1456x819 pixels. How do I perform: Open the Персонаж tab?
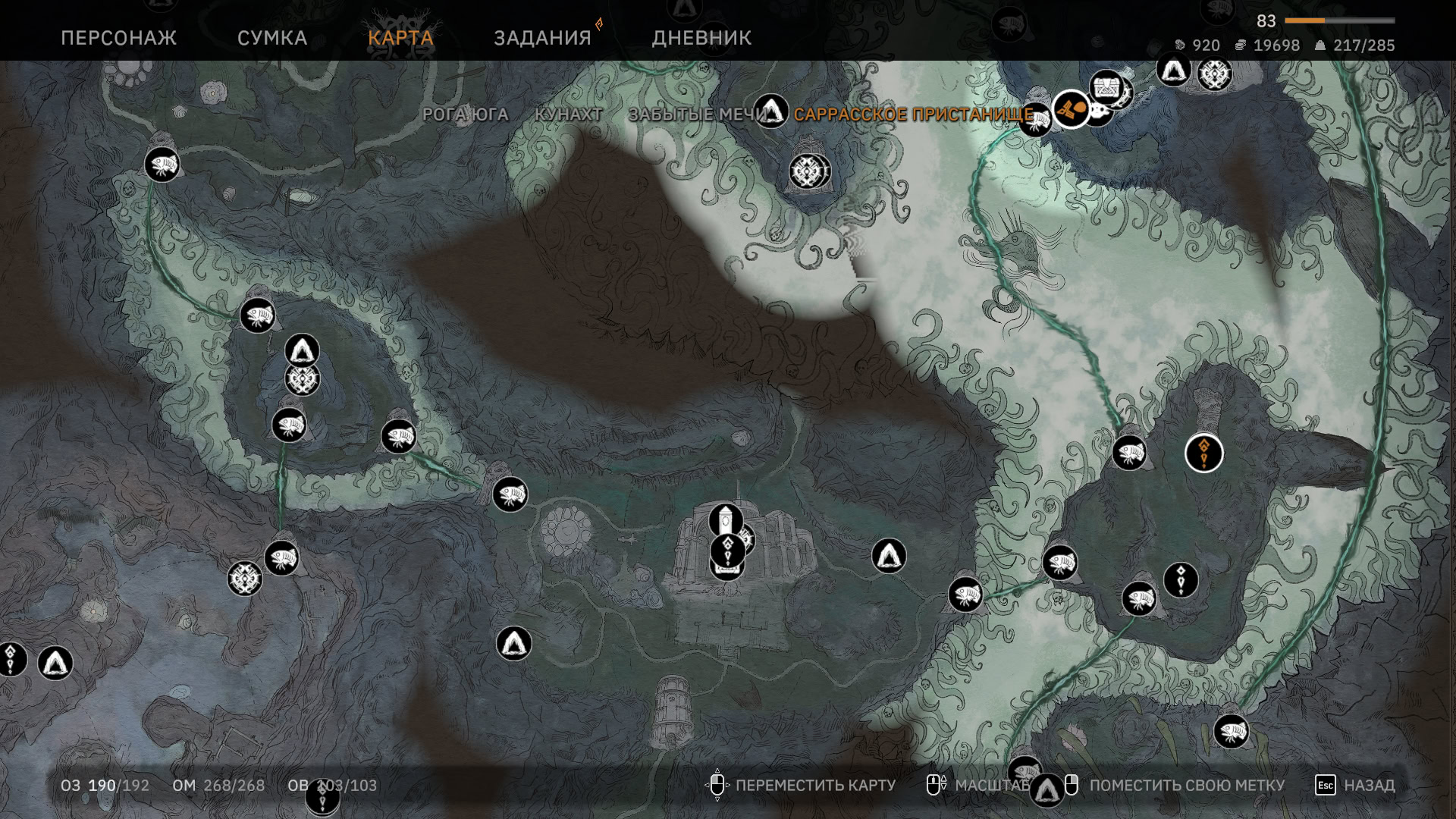tap(118, 38)
